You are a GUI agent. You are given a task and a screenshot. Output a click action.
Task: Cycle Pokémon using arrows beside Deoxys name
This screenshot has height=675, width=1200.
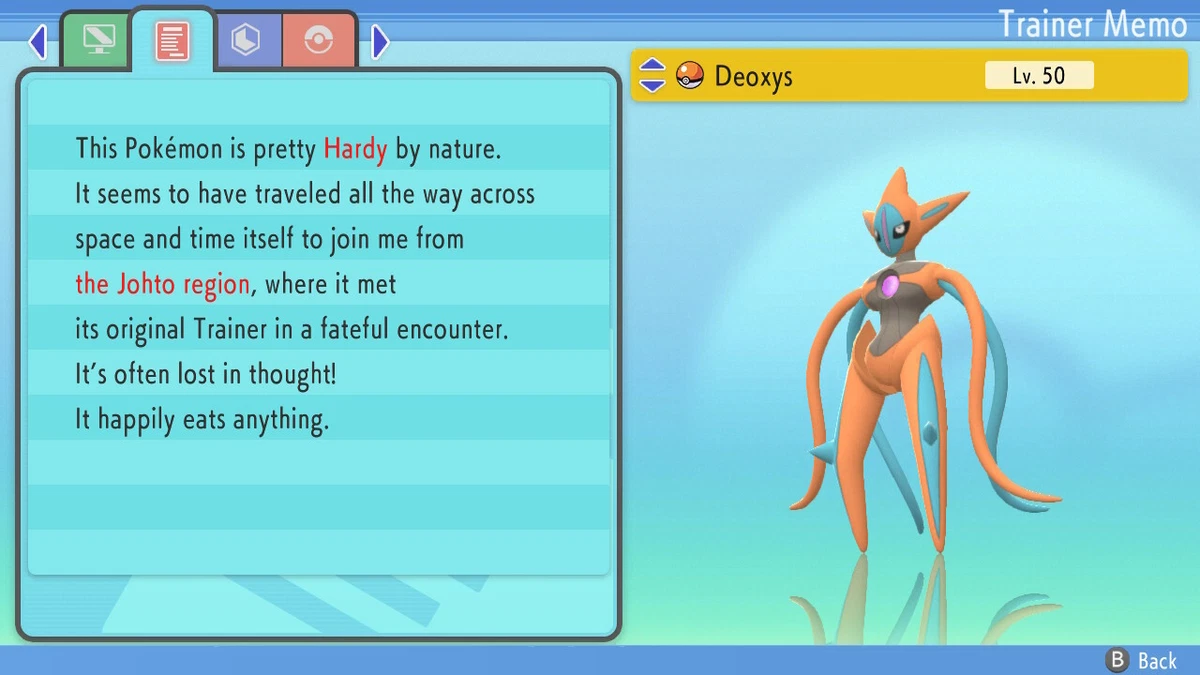pos(652,75)
